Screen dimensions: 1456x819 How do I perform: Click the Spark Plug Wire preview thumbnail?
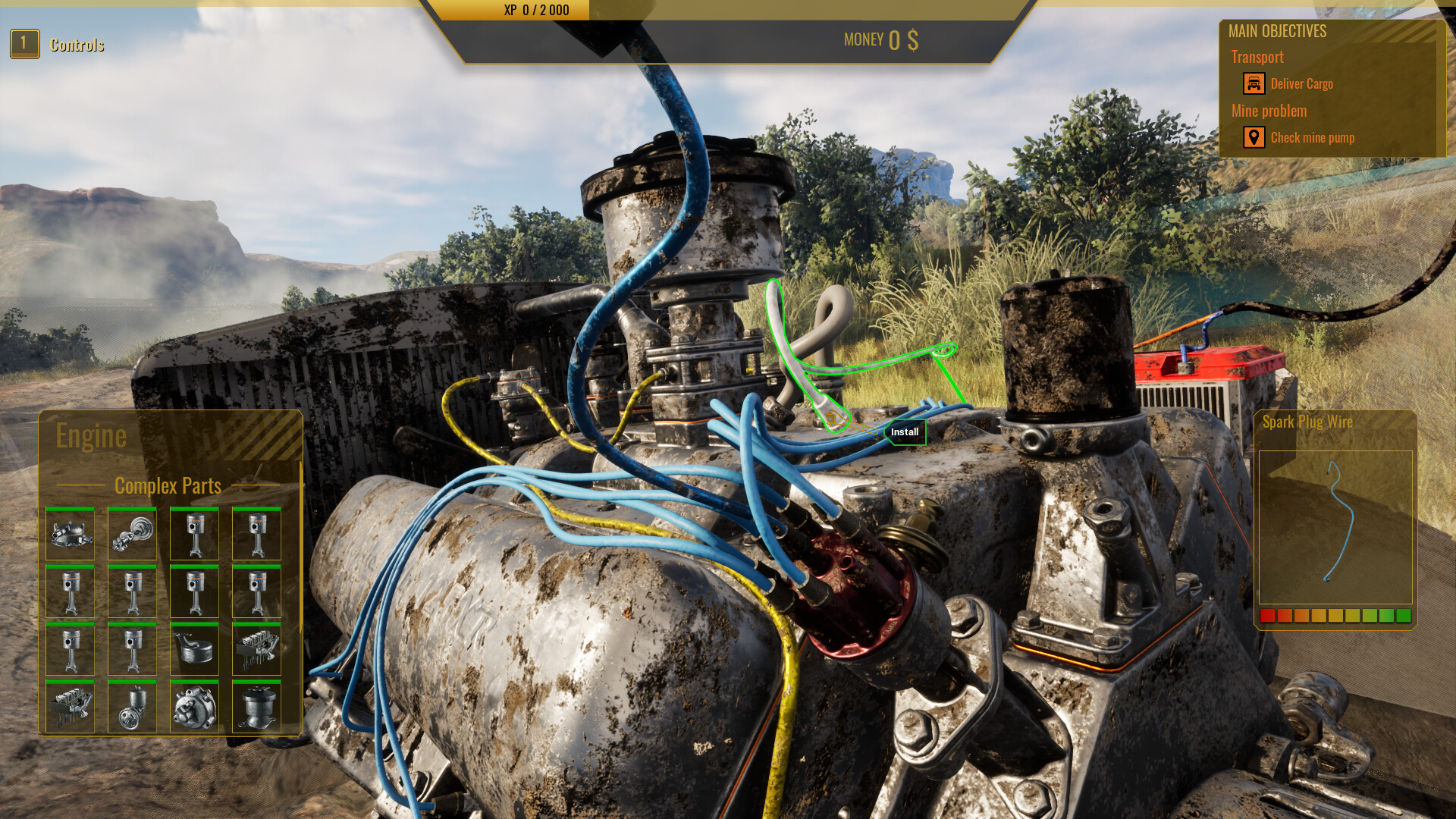tap(1335, 527)
